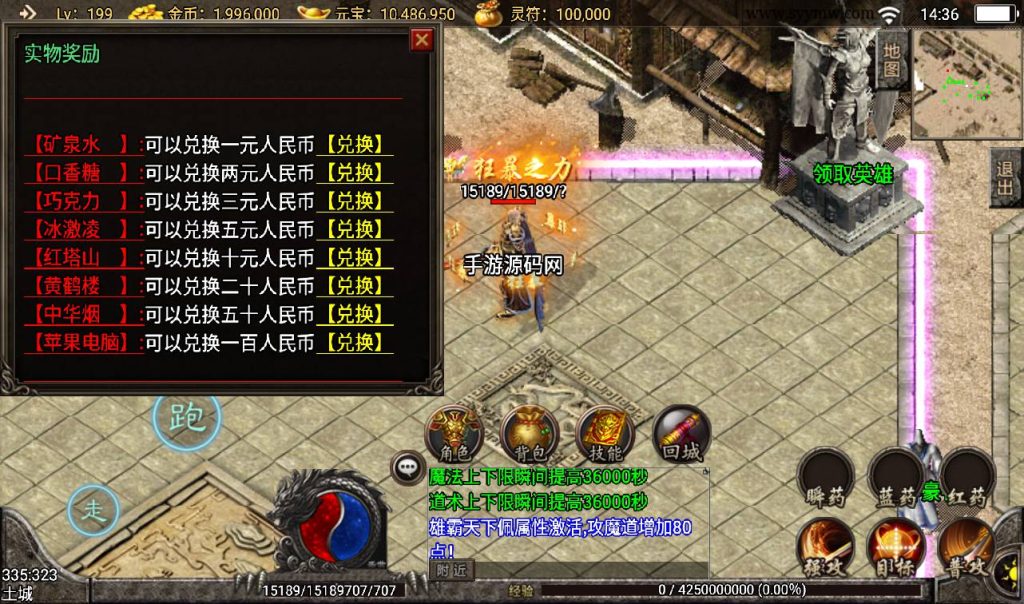Image resolution: width=1024 pixels, height=604 pixels.
Task: Exchange 矿泉水 with its 兑换 button
Action: point(355,145)
